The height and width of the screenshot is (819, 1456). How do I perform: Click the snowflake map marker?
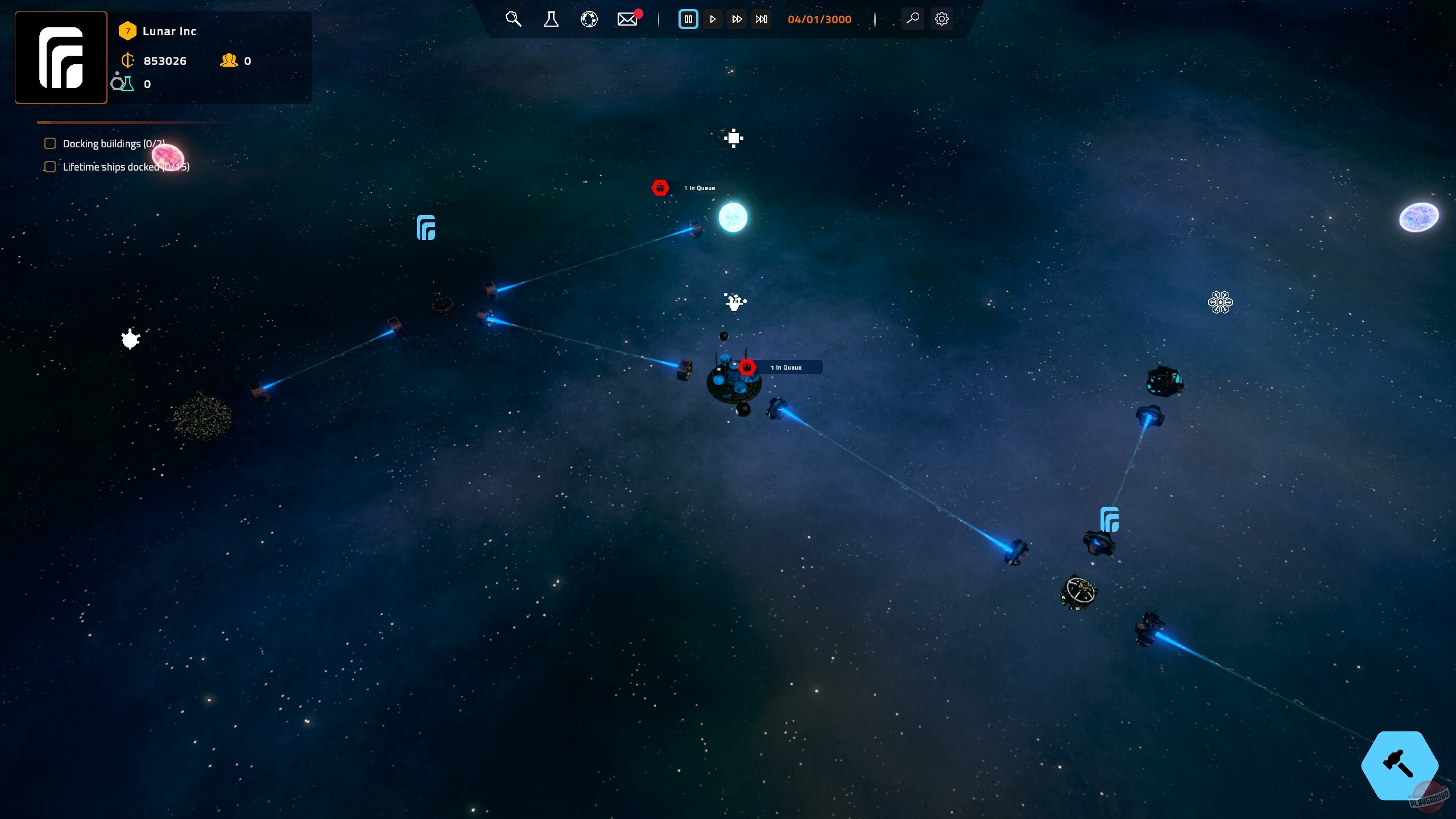pos(1220,302)
